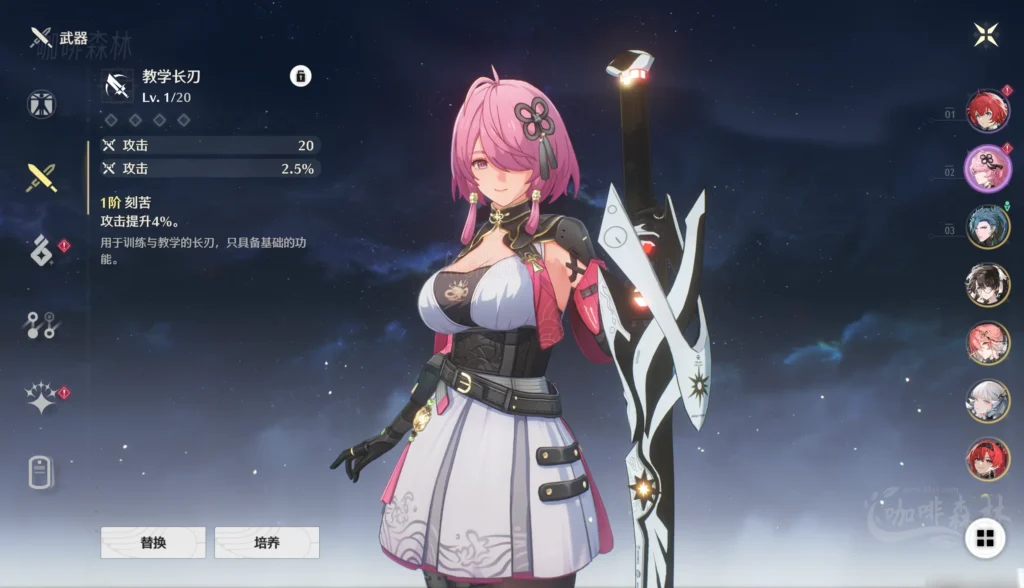Viewport: 1024px width, 588px height.
Task: Select the last red-haired portrait with dark hat
Action: [x=987, y=459]
